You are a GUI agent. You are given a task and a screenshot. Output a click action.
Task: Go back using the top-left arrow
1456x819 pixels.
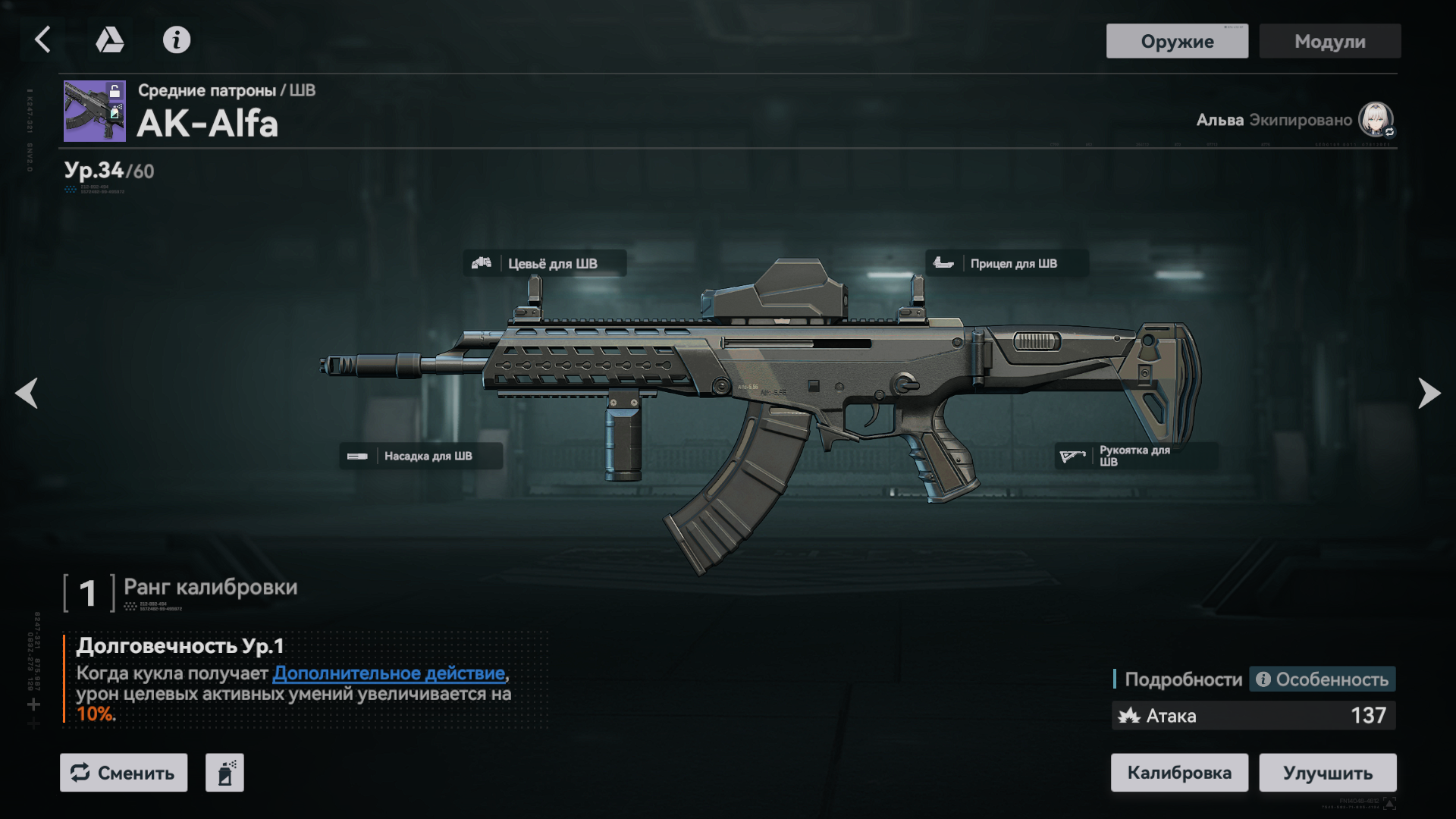pos(42,39)
